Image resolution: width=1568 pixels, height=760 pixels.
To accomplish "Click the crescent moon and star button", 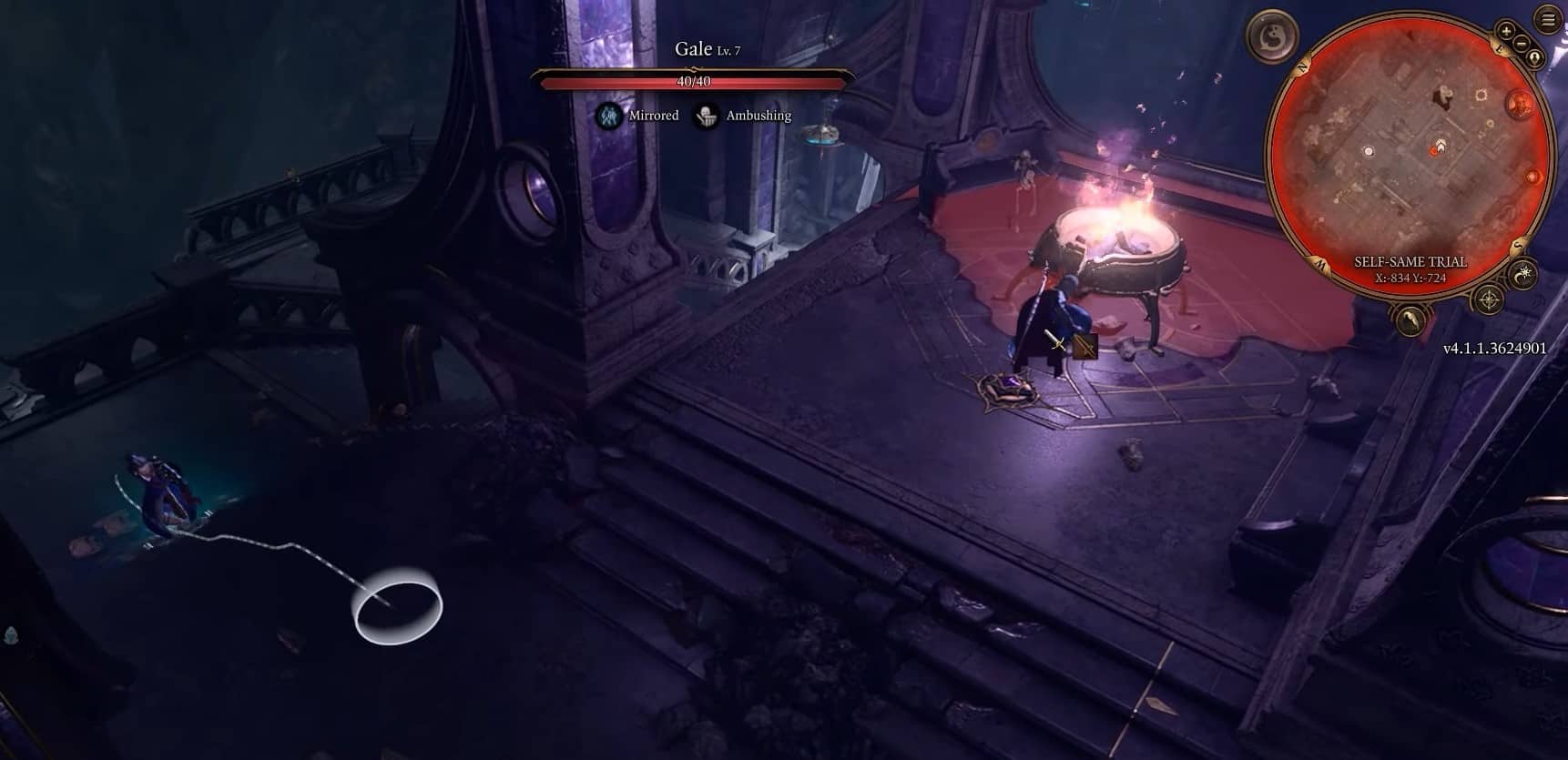I will 1523,274.
